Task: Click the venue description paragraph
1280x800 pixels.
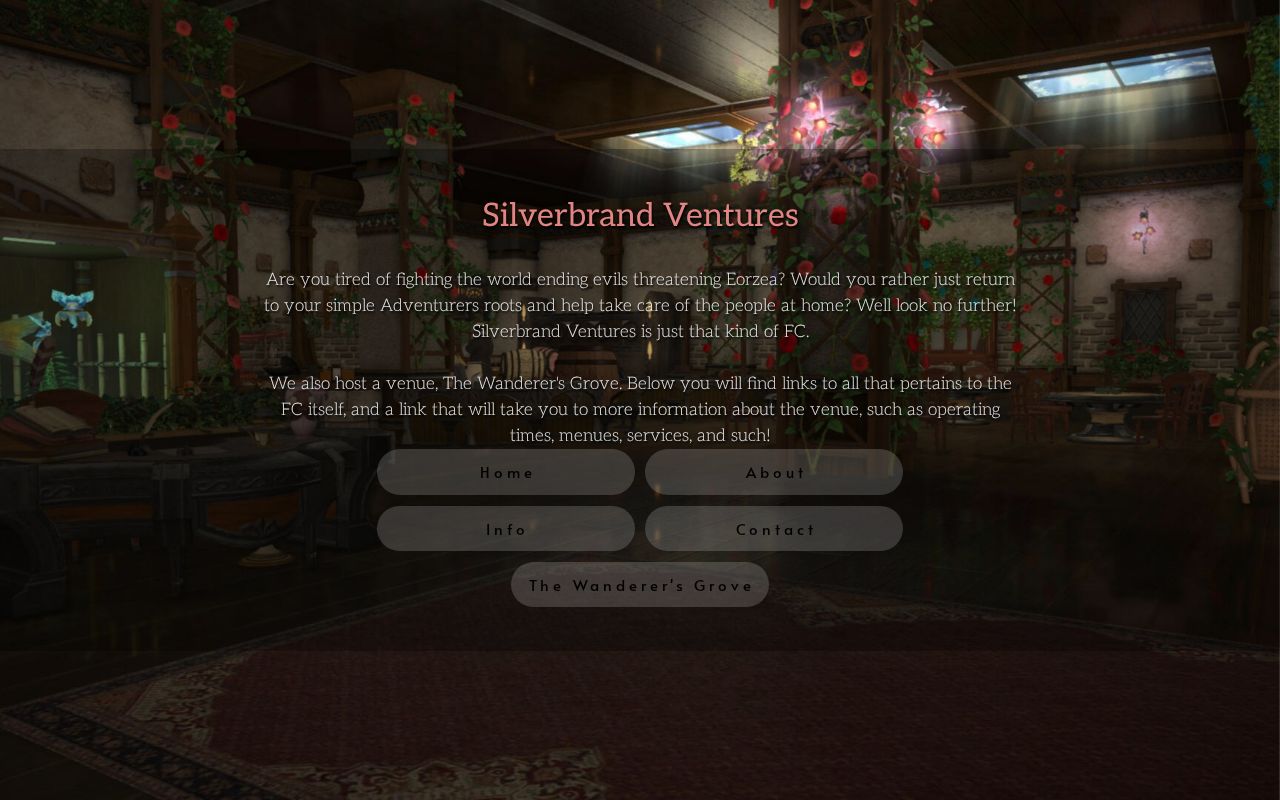Action: coord(639,409)
